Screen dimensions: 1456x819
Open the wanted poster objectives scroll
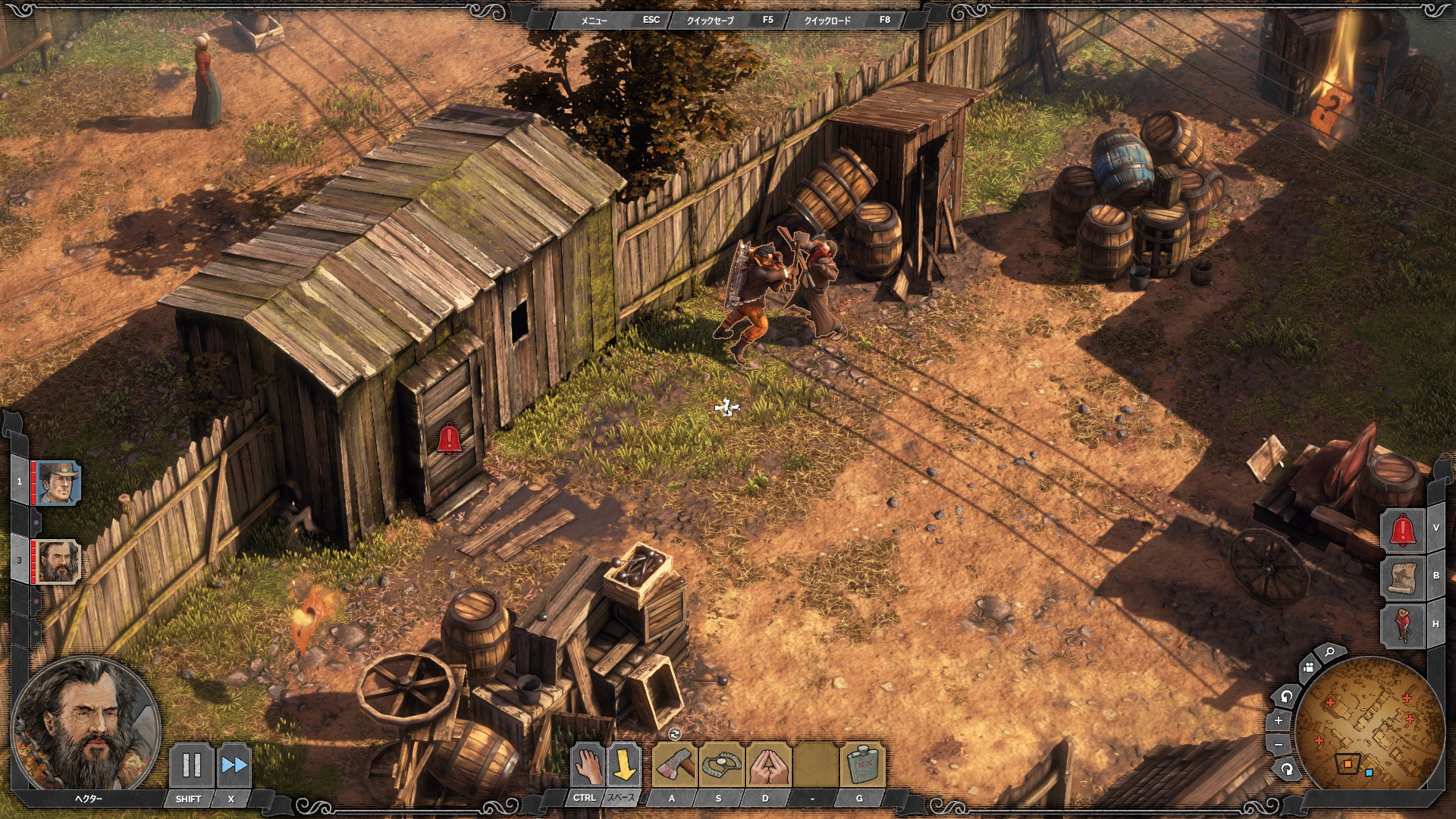pyautogui.click(x=1402, y=577)
